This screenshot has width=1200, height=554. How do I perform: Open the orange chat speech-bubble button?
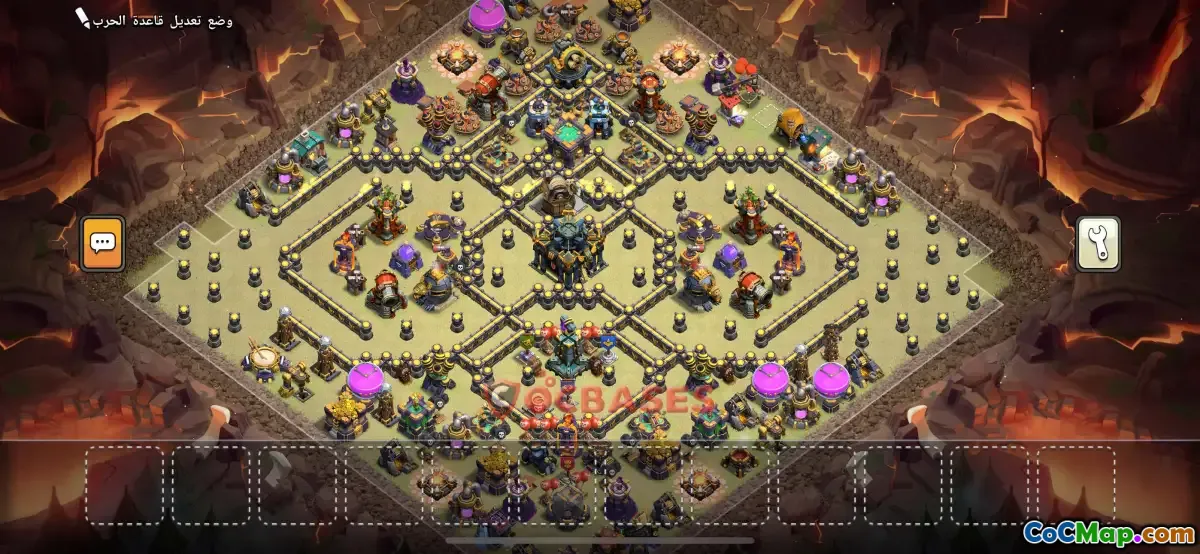pyautogui.click(x=102, y=243)
